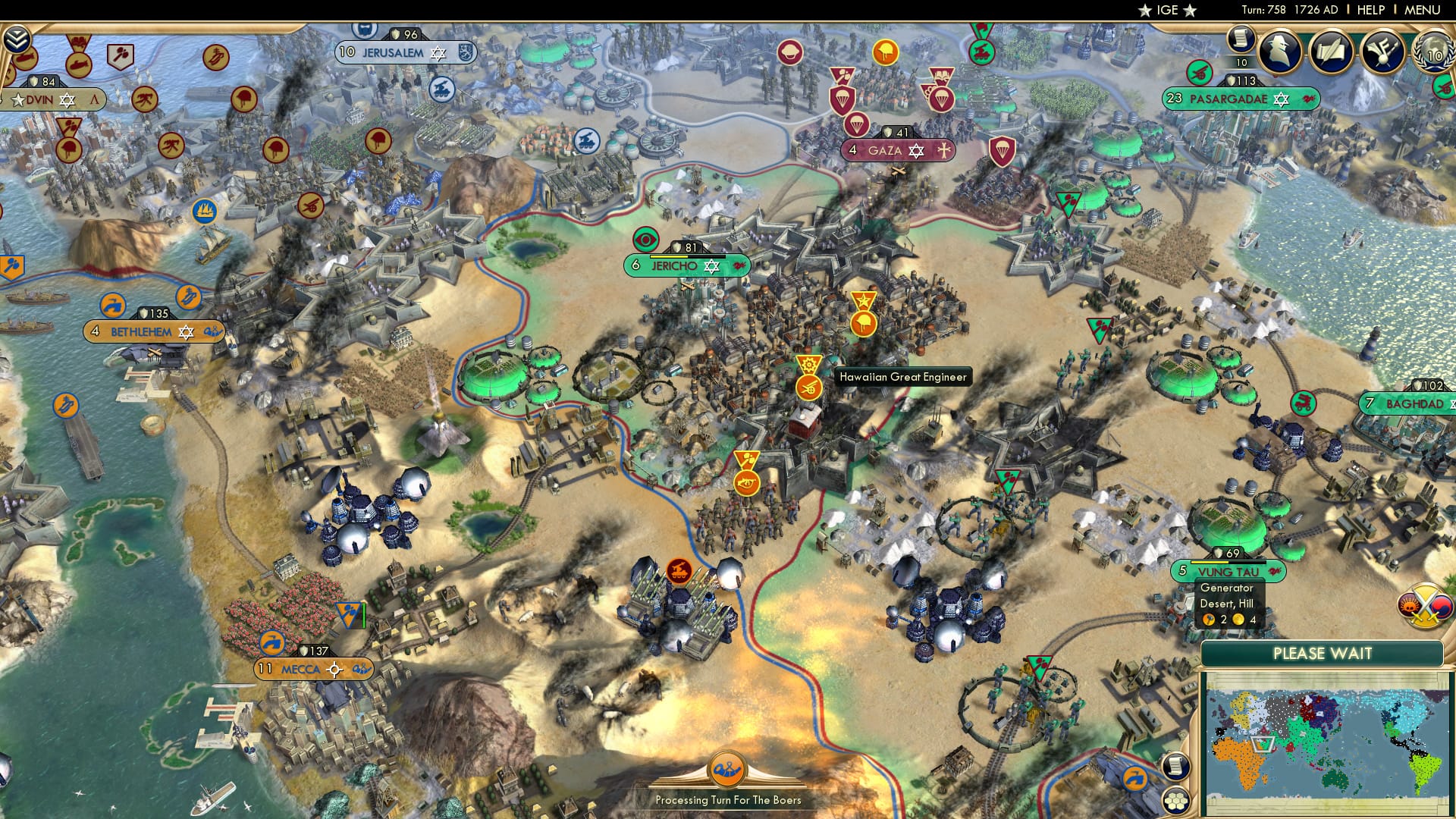Viewport: 1456px width, 819px height.
Task: Select the Hawaiian Great Engineer unit flag
Action: tap(808, 387)
